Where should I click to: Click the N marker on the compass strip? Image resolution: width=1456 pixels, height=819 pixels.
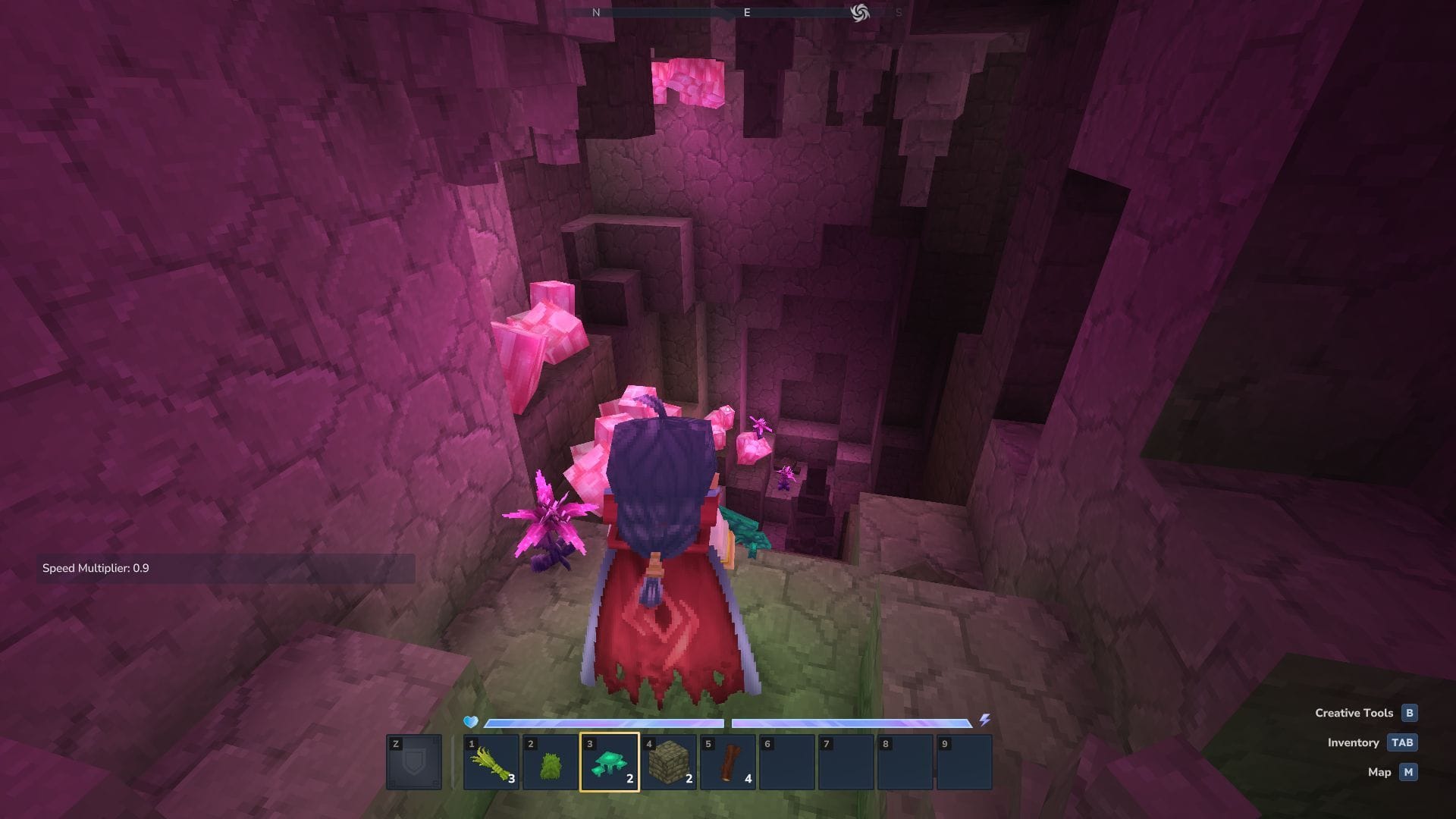595,12
